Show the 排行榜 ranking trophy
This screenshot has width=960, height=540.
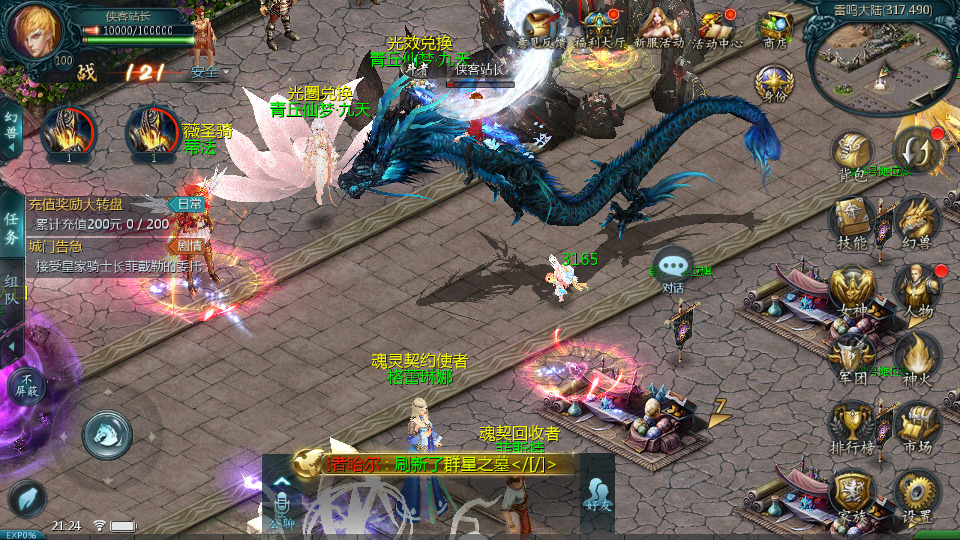pos(852,426)
